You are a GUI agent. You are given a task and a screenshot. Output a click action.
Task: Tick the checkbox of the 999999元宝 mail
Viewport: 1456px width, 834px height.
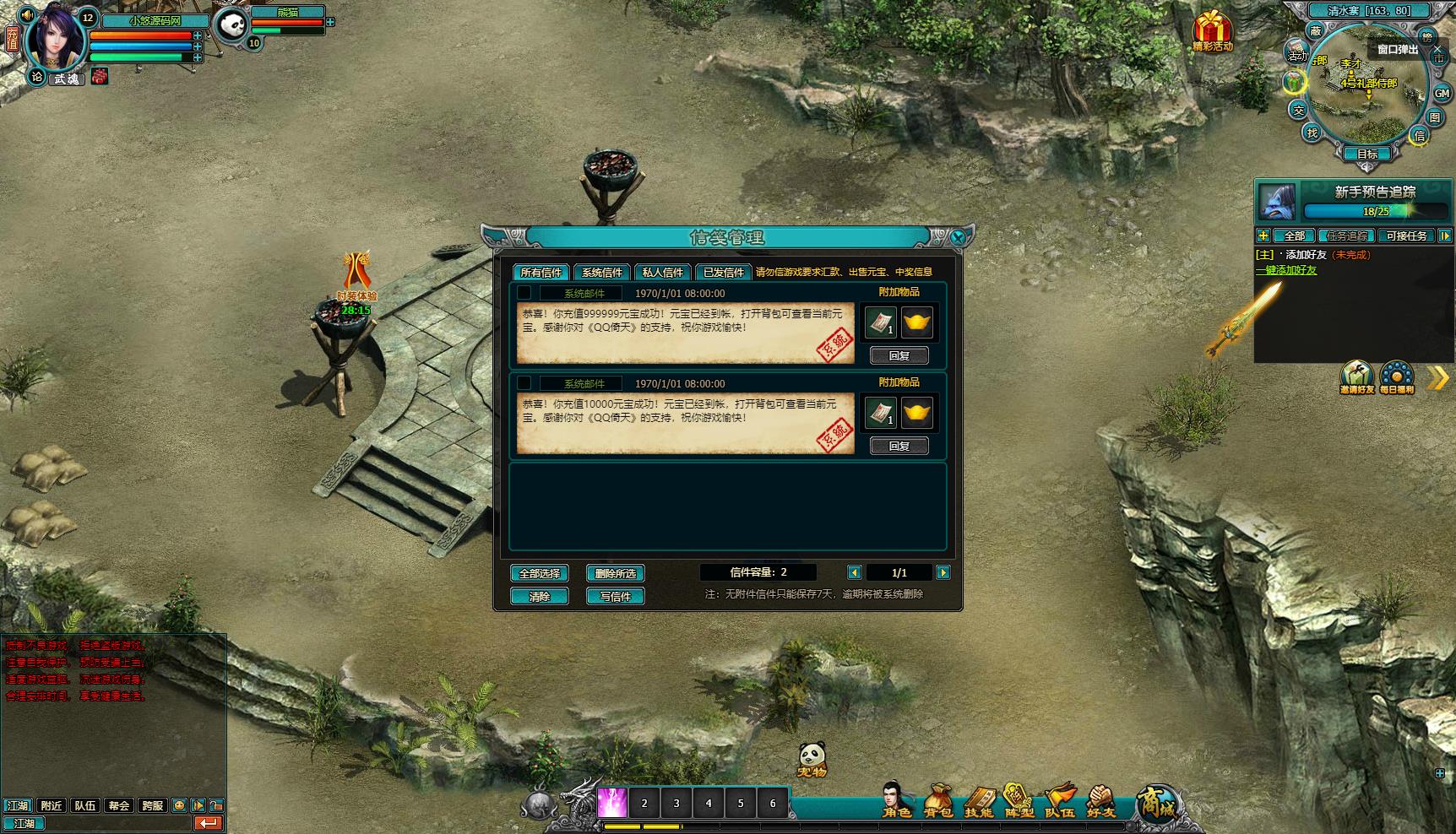pos(524,293)
